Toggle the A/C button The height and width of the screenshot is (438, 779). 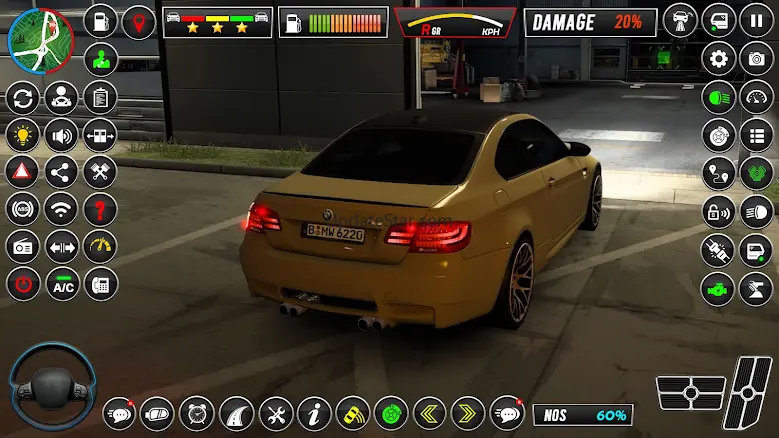click(63, 284)
